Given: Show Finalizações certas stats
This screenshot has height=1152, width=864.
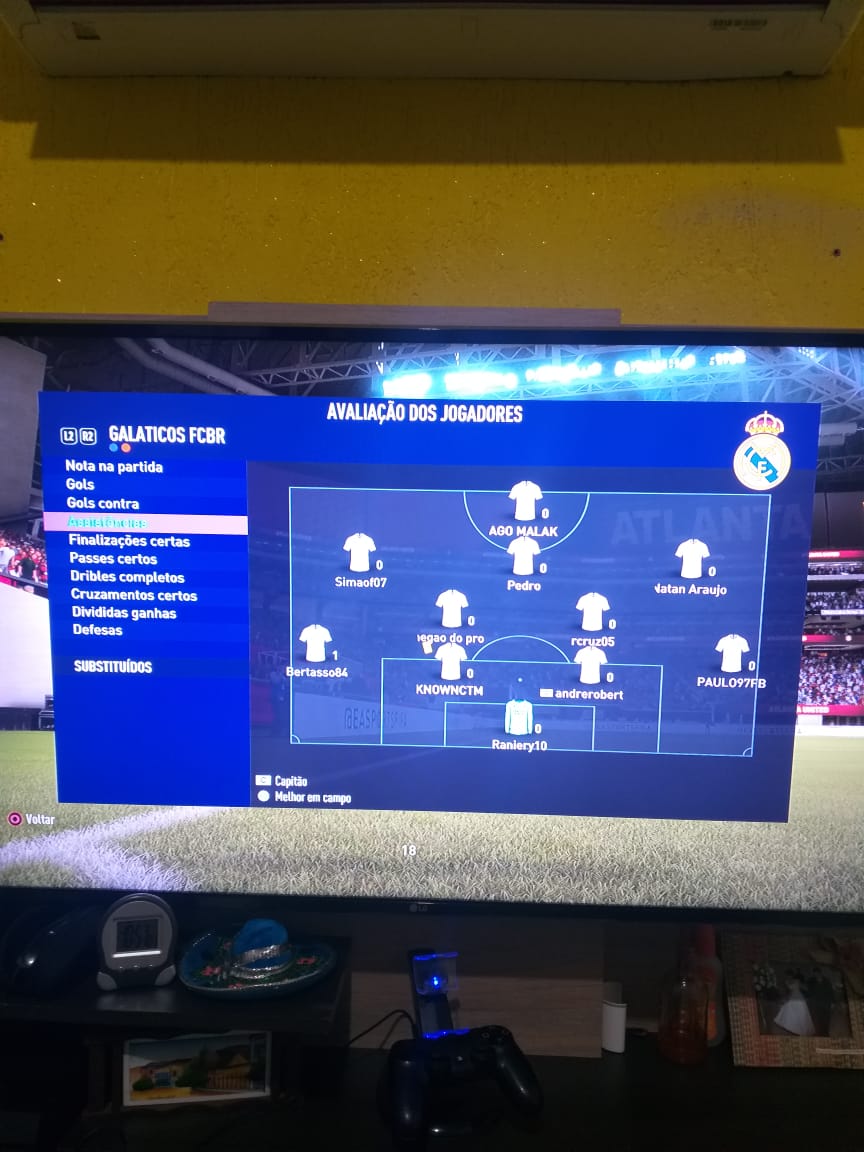Looking at the screenshot, I should pyautogui.click(x=128, y=541).
